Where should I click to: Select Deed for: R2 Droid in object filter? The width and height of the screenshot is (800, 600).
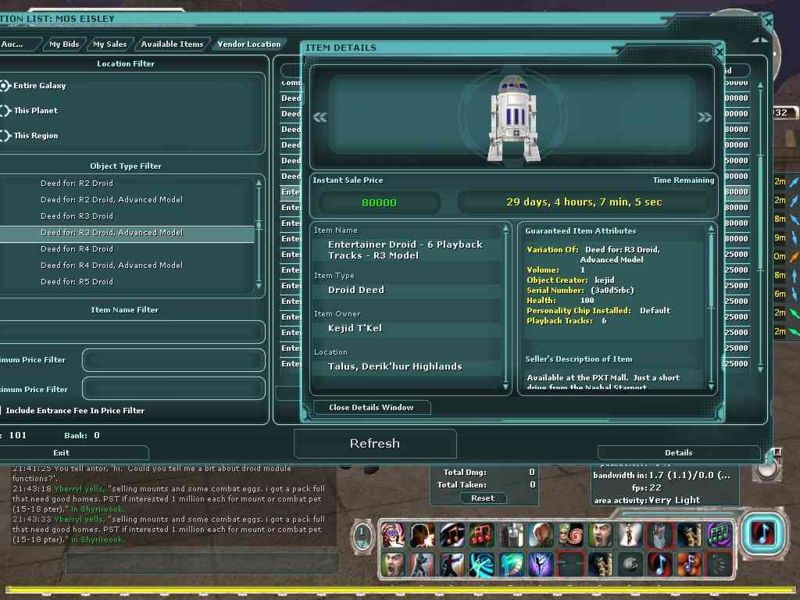click(76, 184)
